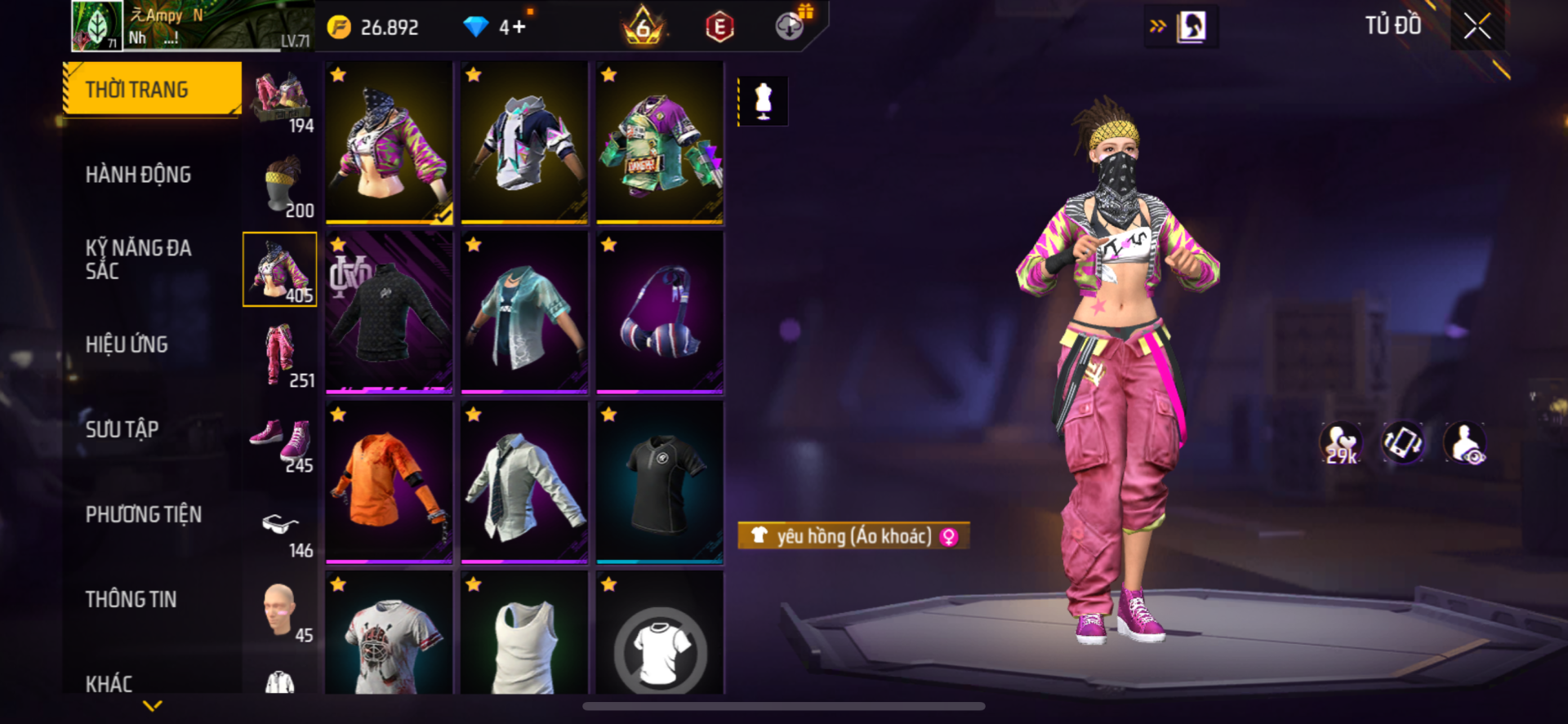Choose the pants subcategory with 251 items
Screen dimensions: 1568x724
pyautogui.click(x=280, y=355)
